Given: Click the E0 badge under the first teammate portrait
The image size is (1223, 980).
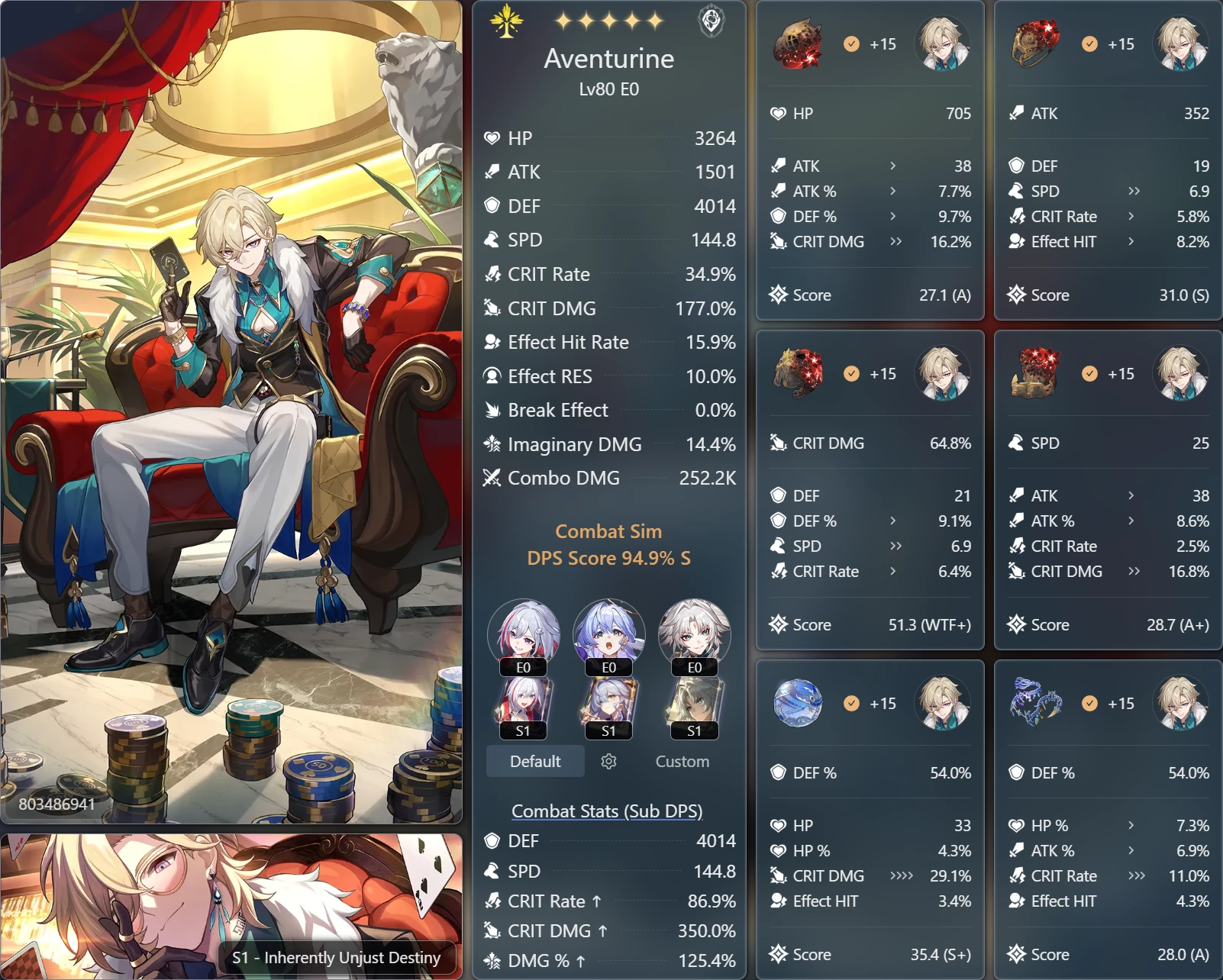Looking at the screenshot, I should (x=522, y=667).
